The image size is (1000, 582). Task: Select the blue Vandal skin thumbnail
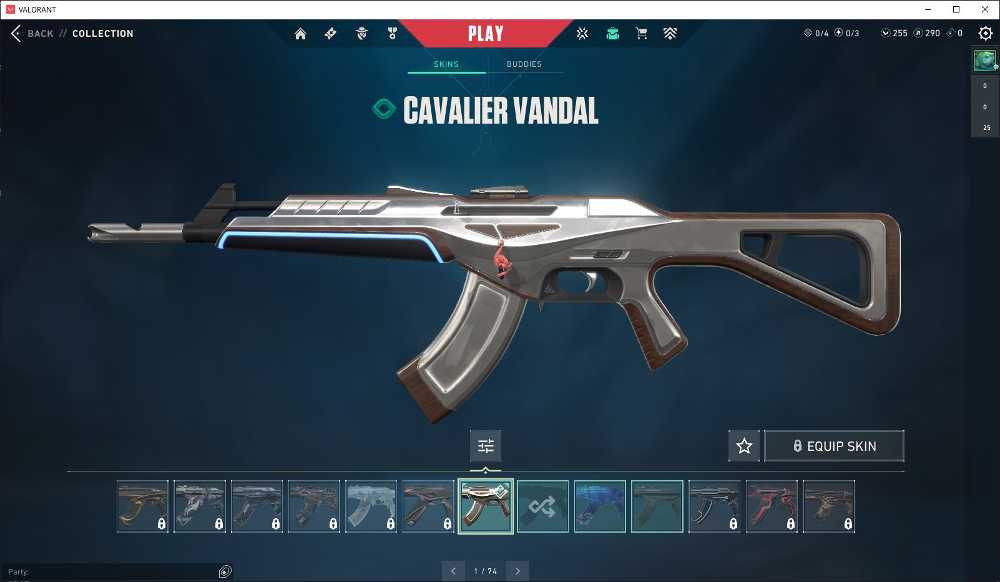(600, 506)
